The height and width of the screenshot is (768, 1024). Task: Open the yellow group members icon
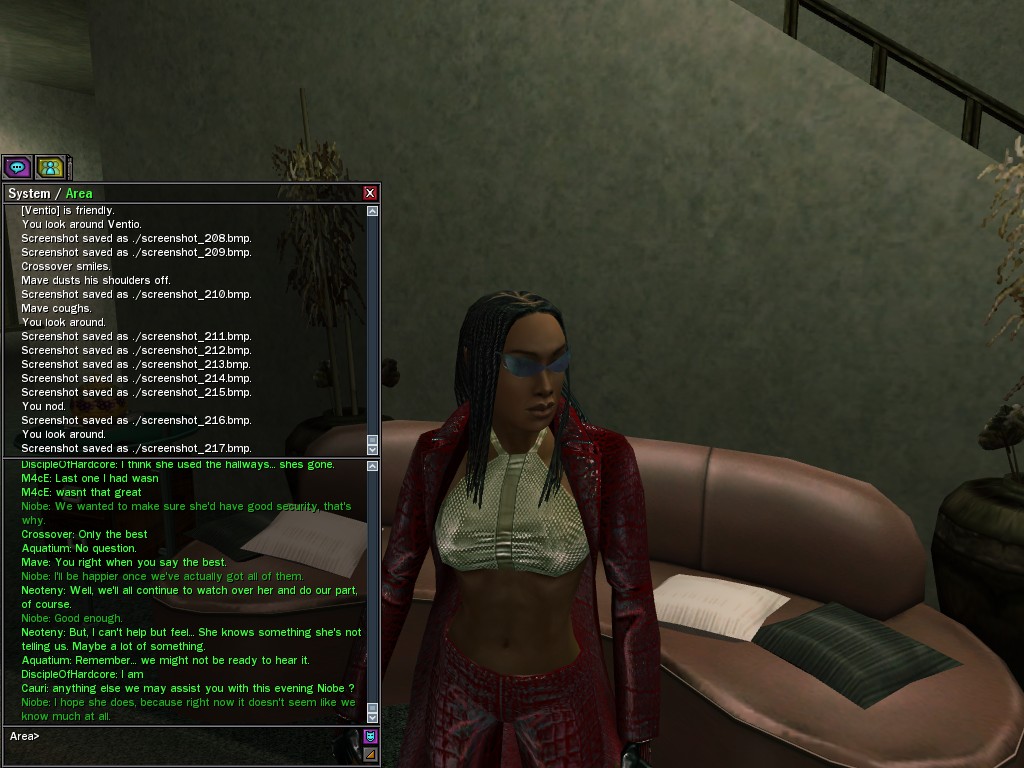coord(50,167)
